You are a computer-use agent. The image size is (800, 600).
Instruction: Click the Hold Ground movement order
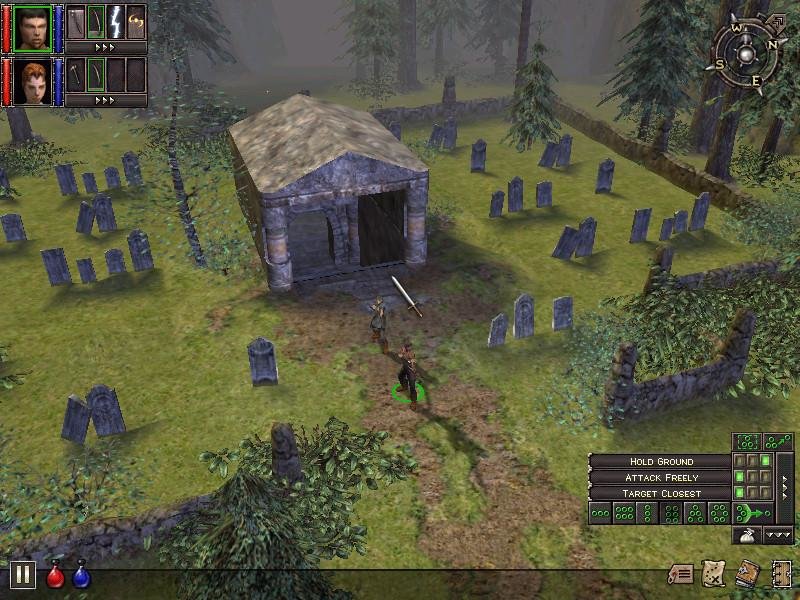pos(660,462)
